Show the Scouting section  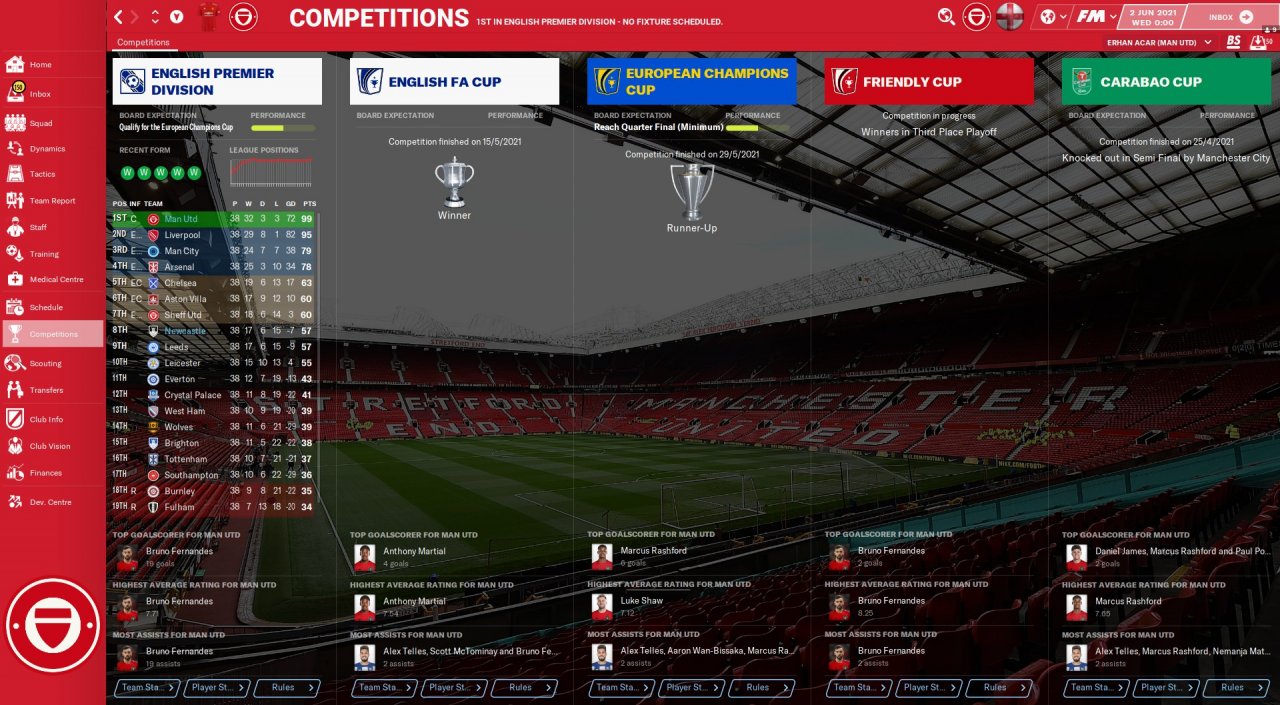point(45,363)
